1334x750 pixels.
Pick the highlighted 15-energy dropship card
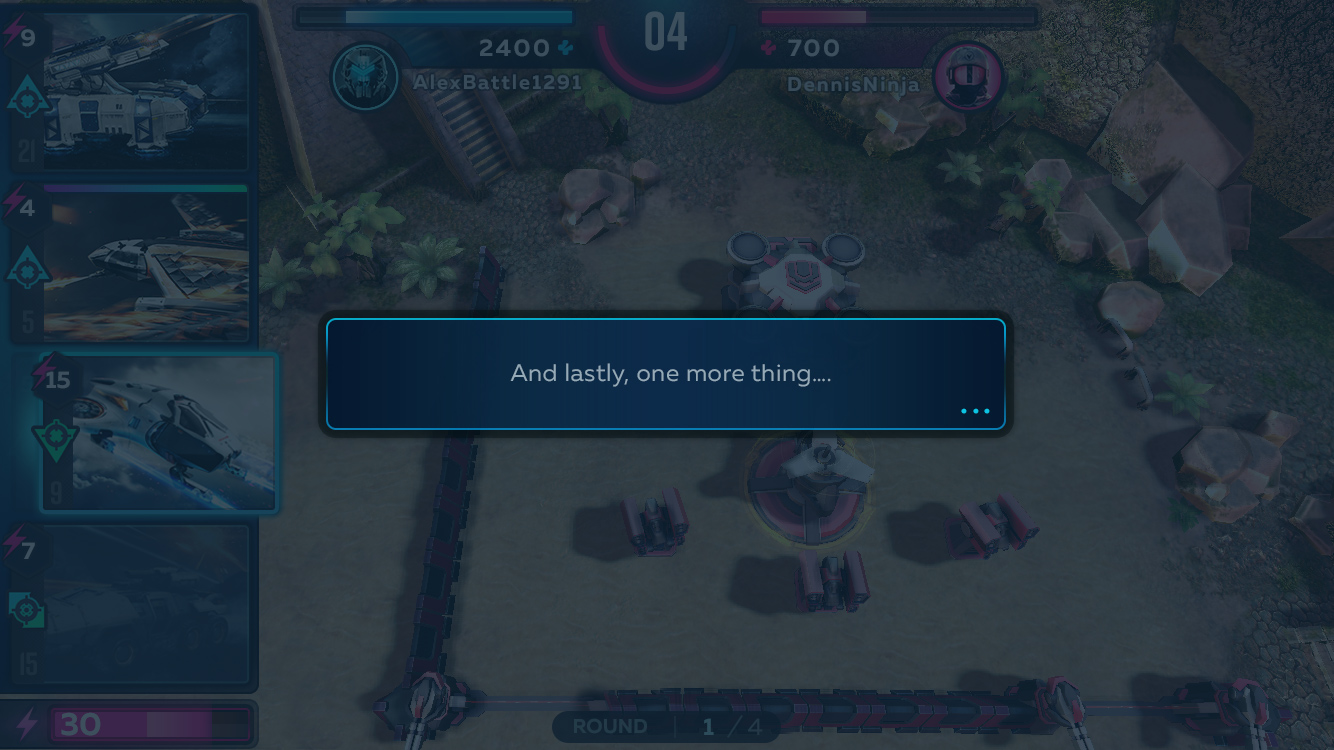[159, 432]
